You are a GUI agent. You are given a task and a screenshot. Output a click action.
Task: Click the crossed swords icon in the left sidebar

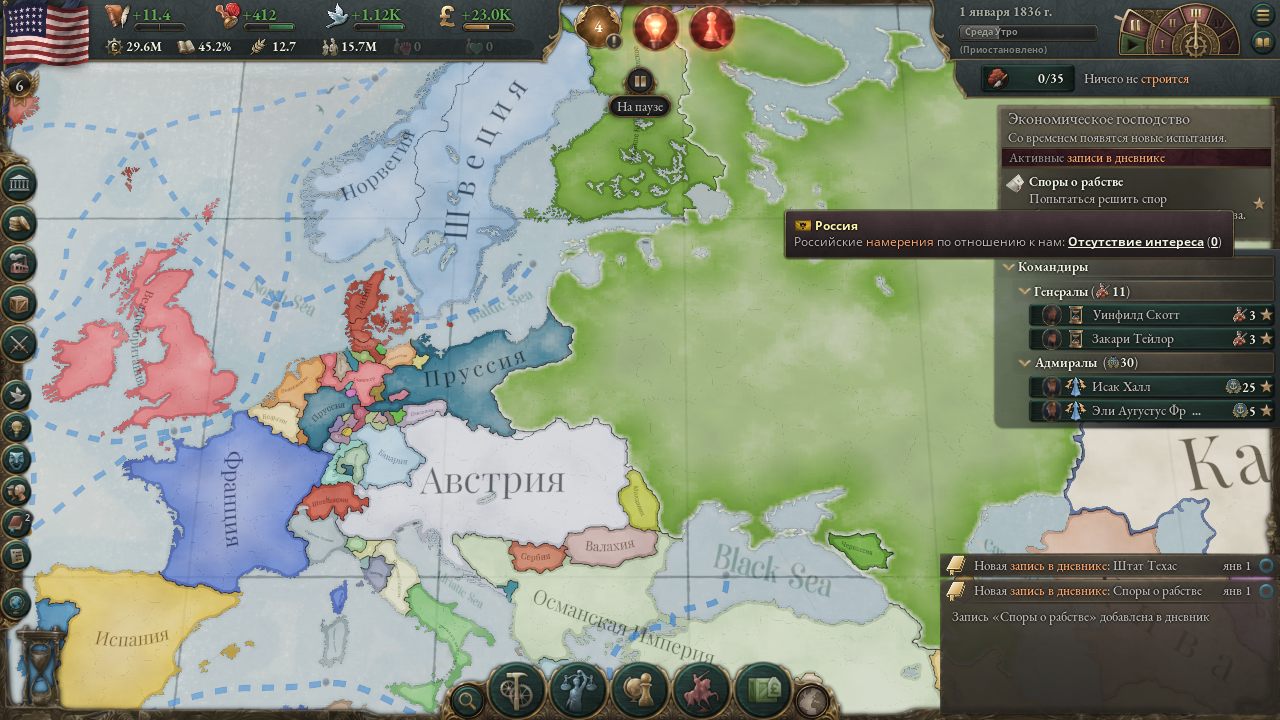coord(16,344)
